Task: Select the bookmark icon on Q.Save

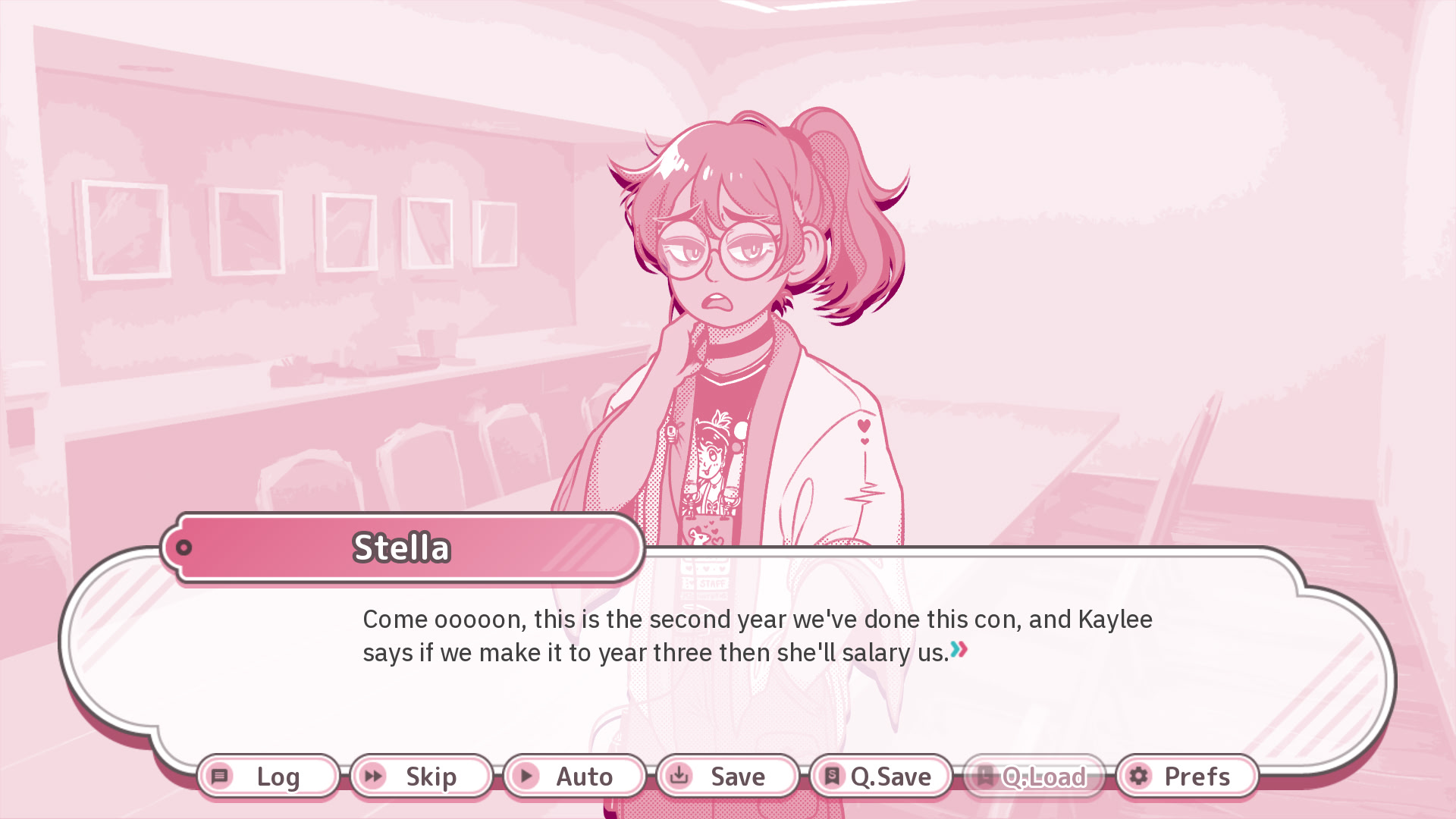Action: click(x=831, y=777)
